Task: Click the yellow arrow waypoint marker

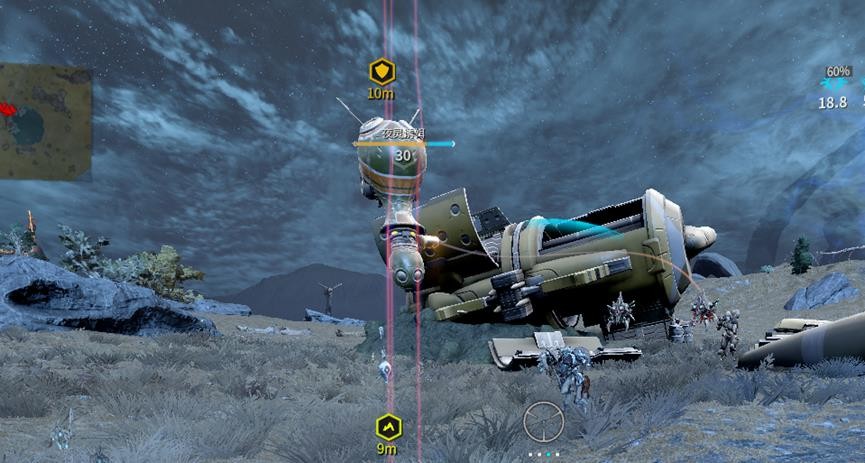Action: [388, 427]
